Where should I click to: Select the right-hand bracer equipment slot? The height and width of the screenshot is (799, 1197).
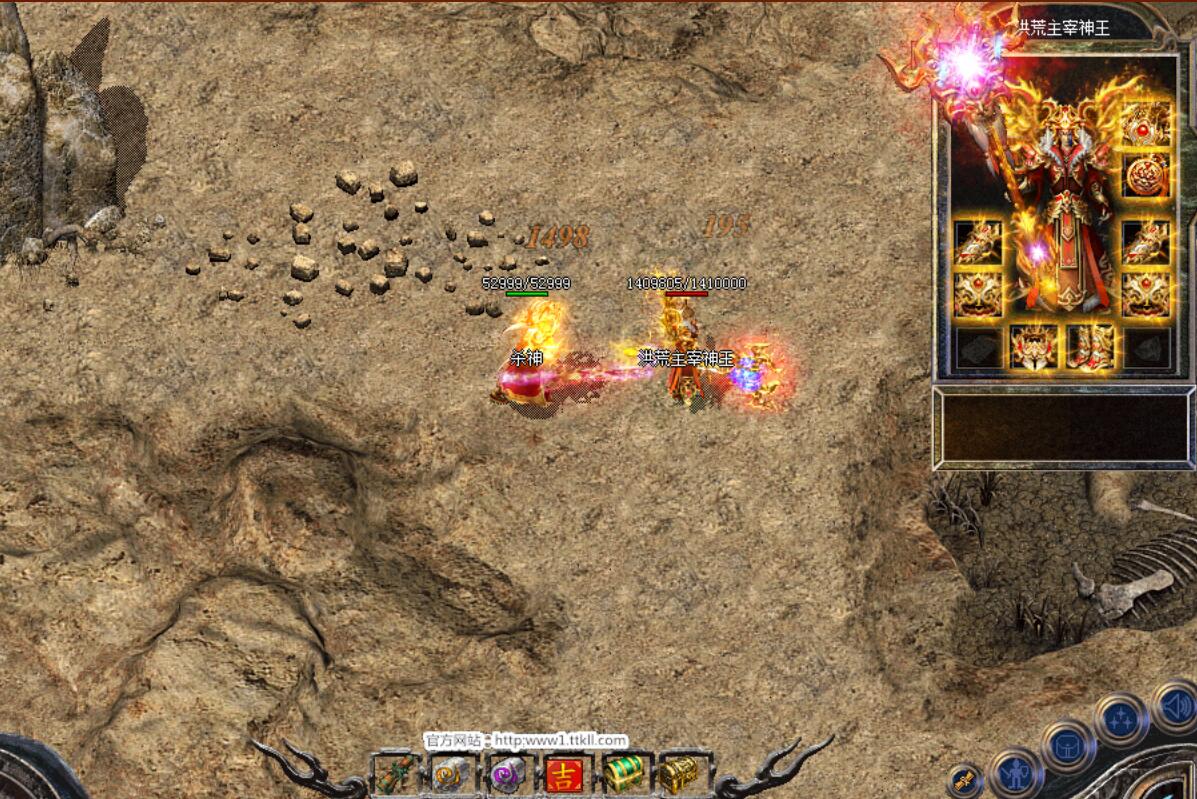click(x=1145, y=241)
